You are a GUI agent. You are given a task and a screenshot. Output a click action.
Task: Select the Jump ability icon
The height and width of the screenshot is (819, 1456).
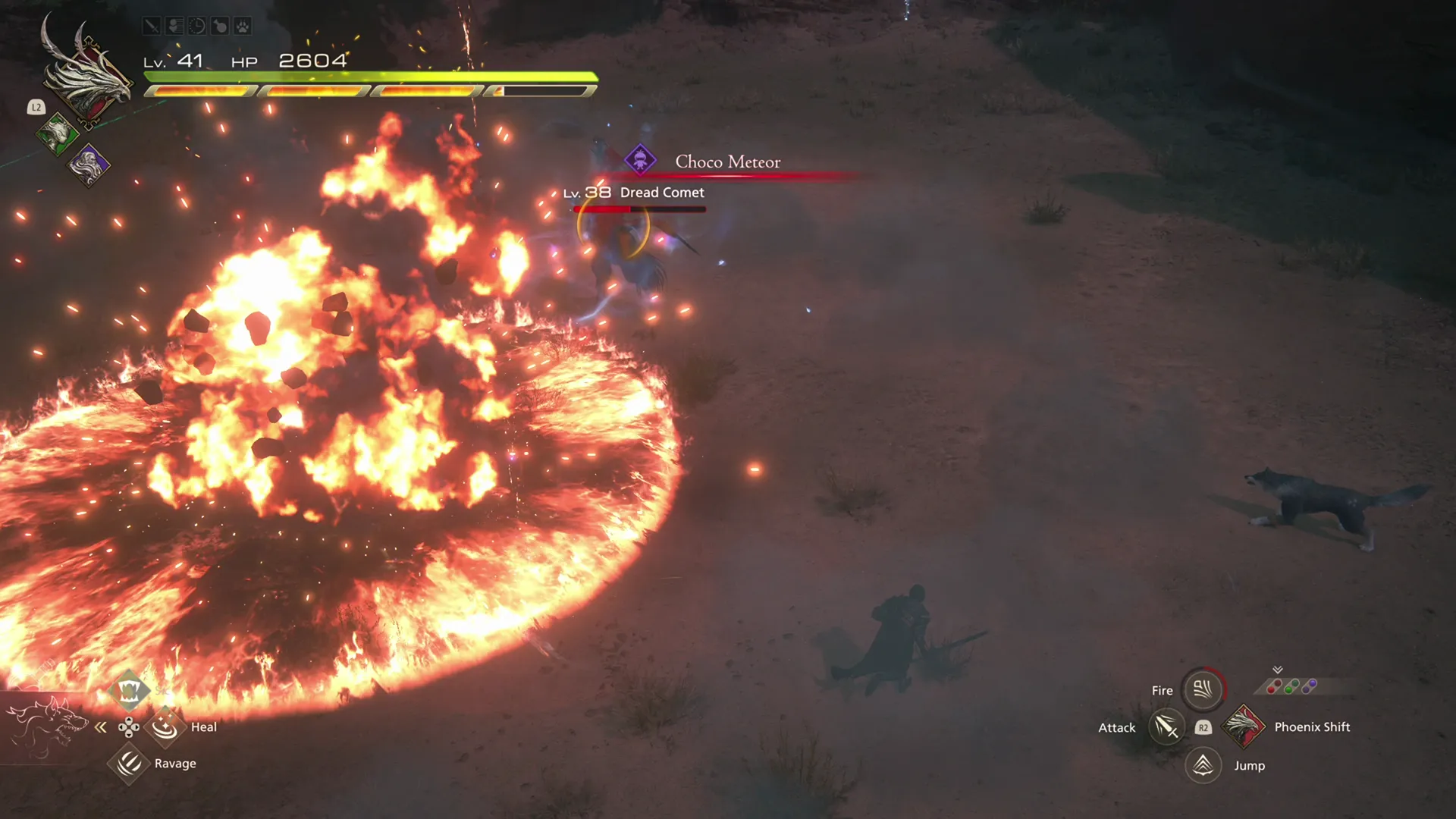click(x=1203, y=765)
